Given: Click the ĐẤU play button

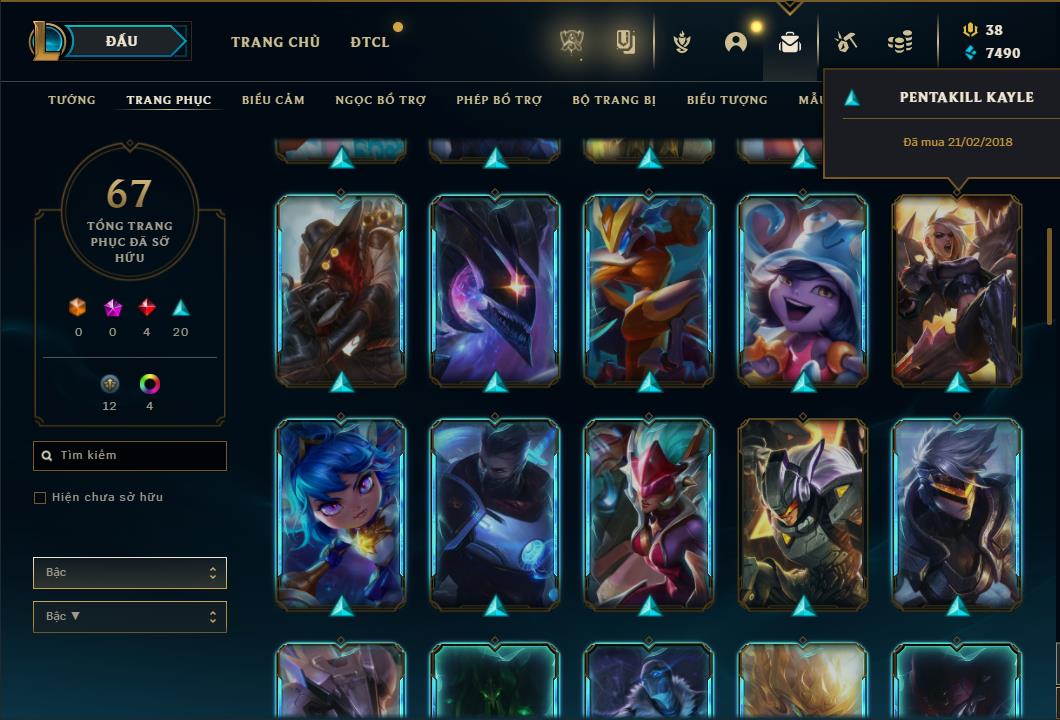Looking at the screenshot, I should [122, 41].
